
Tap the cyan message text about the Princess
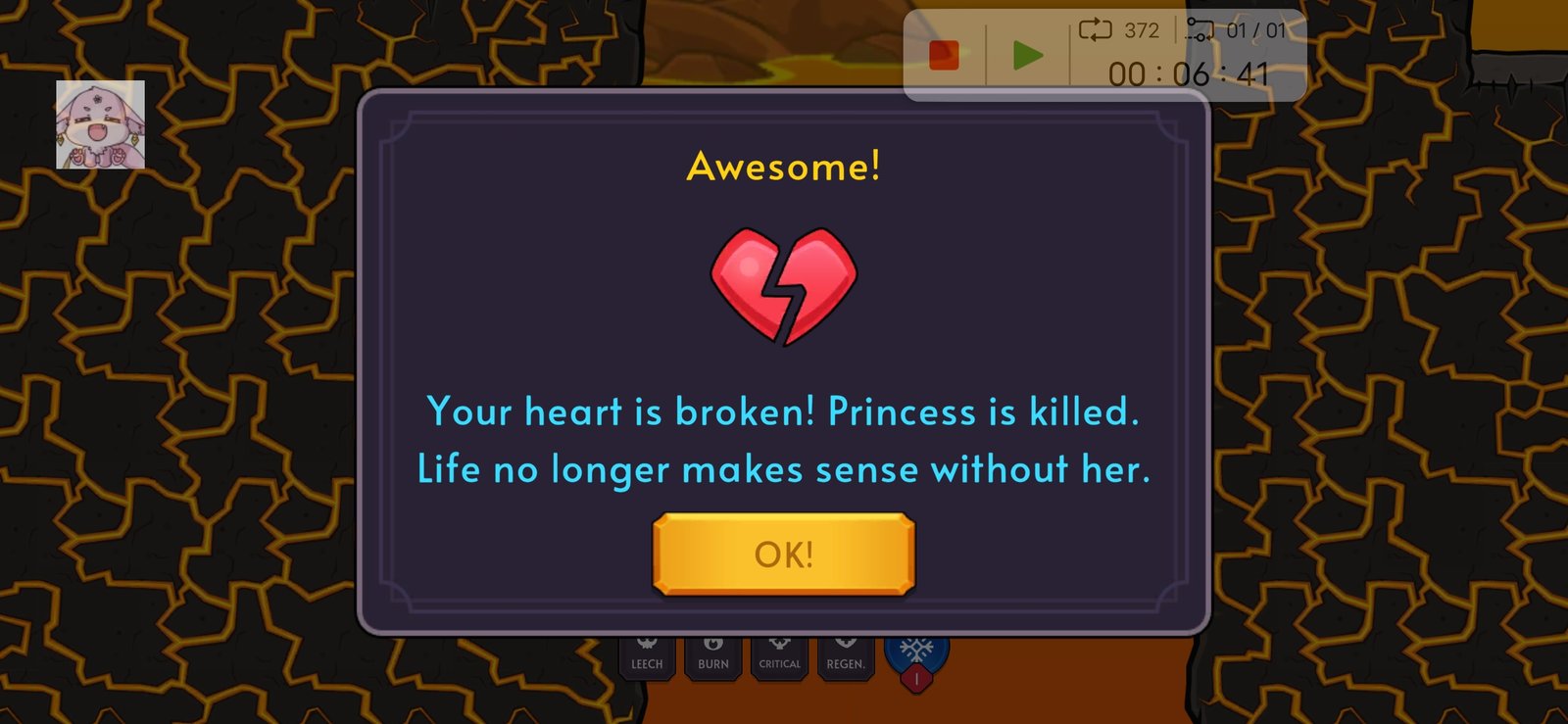[784, 440]
